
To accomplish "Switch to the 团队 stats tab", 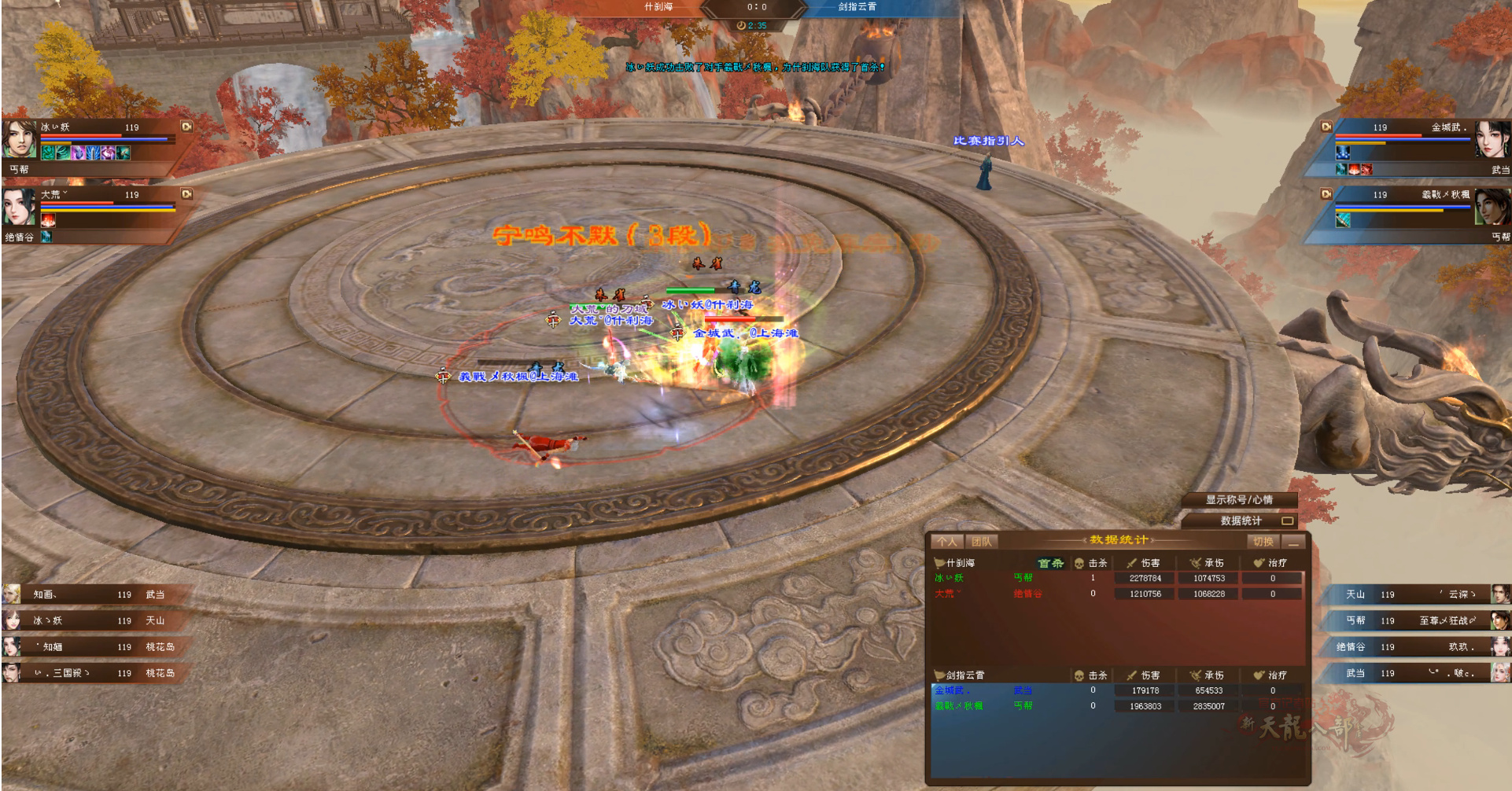I will [x=981, y=541].
